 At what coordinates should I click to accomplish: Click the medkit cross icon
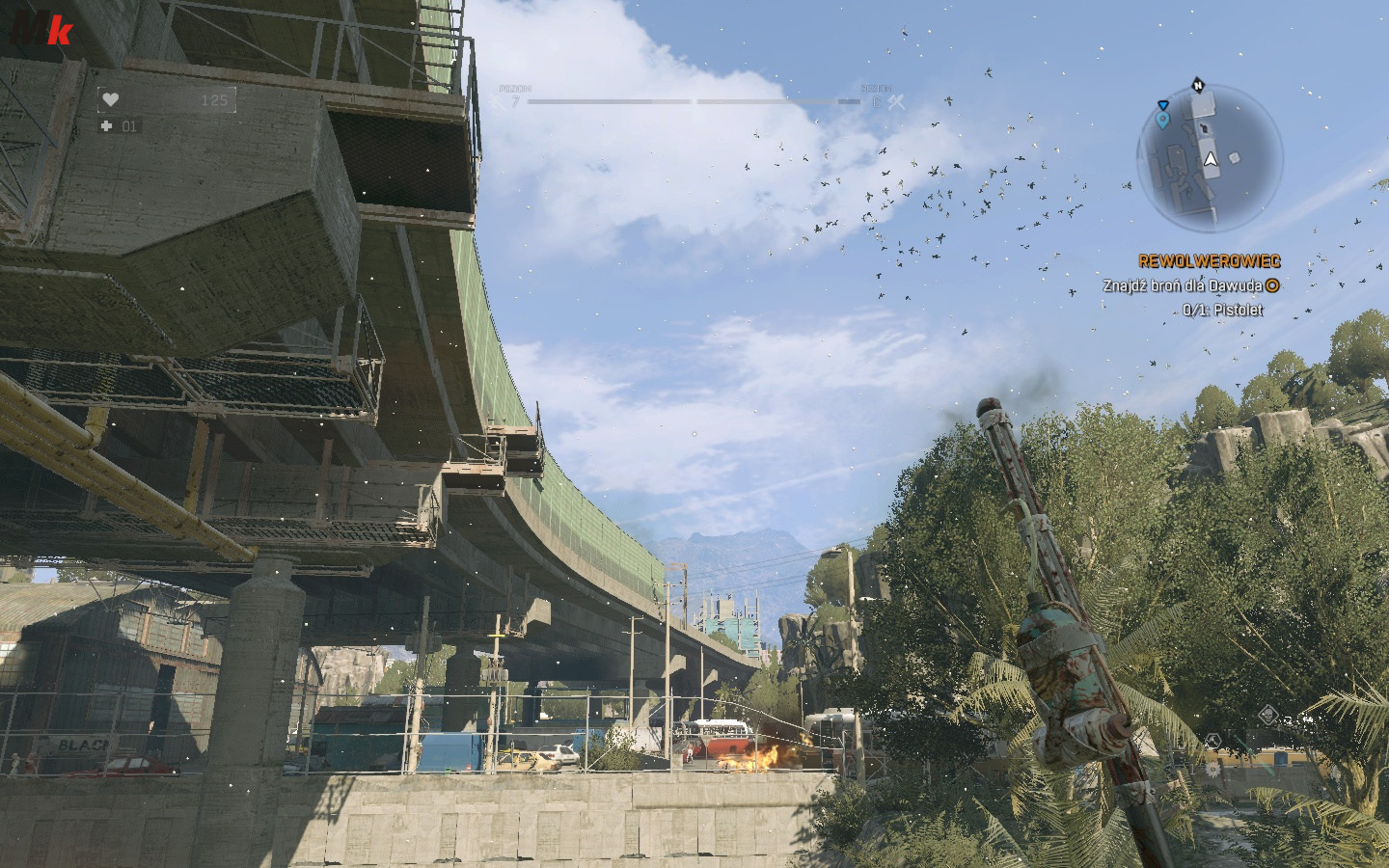pyautogui.click(x=107, y=126)
